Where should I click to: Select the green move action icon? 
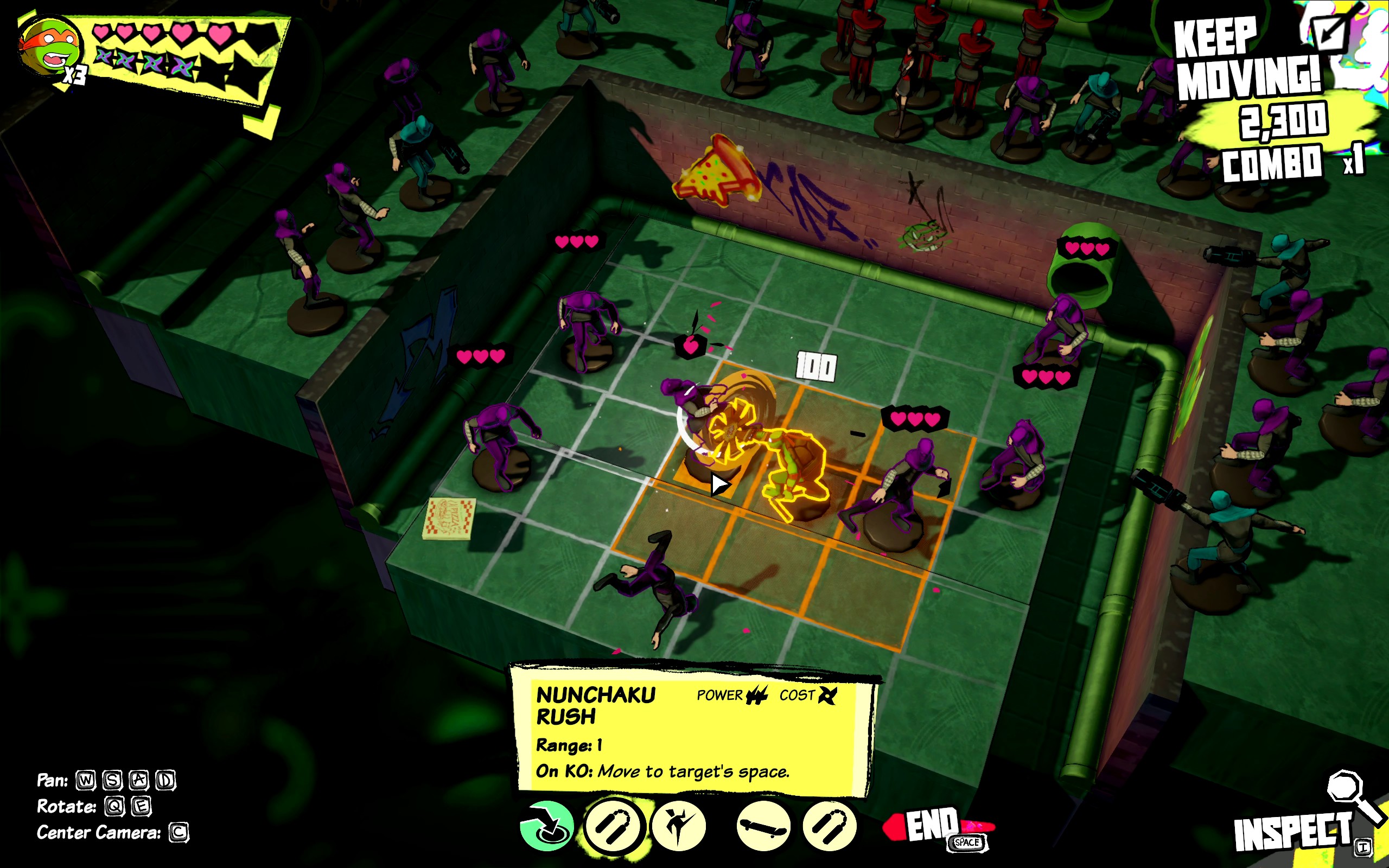(x=546, y=827)
